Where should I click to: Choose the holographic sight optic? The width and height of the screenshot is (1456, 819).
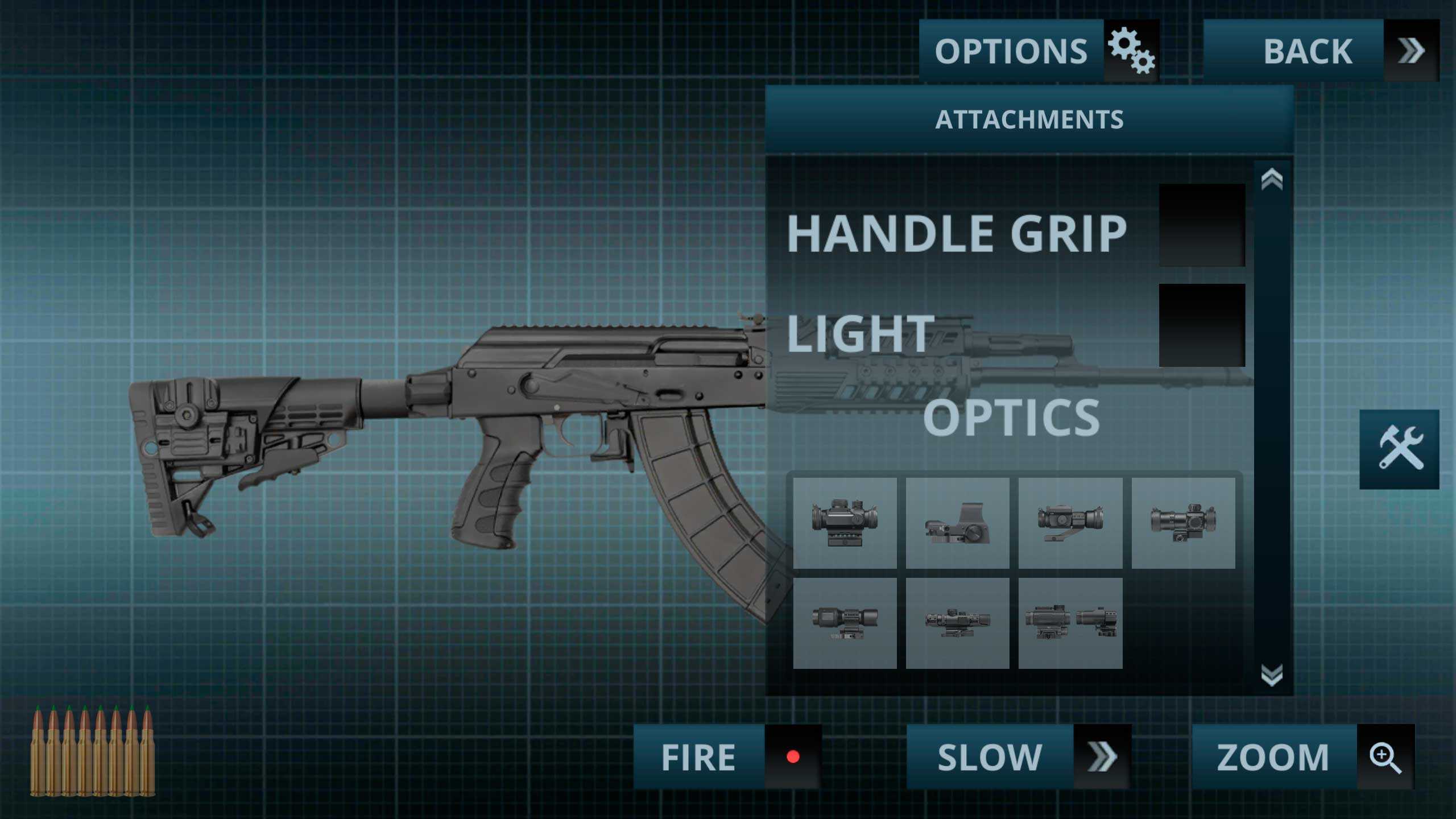pyautogui.click(x=958, y=523)
